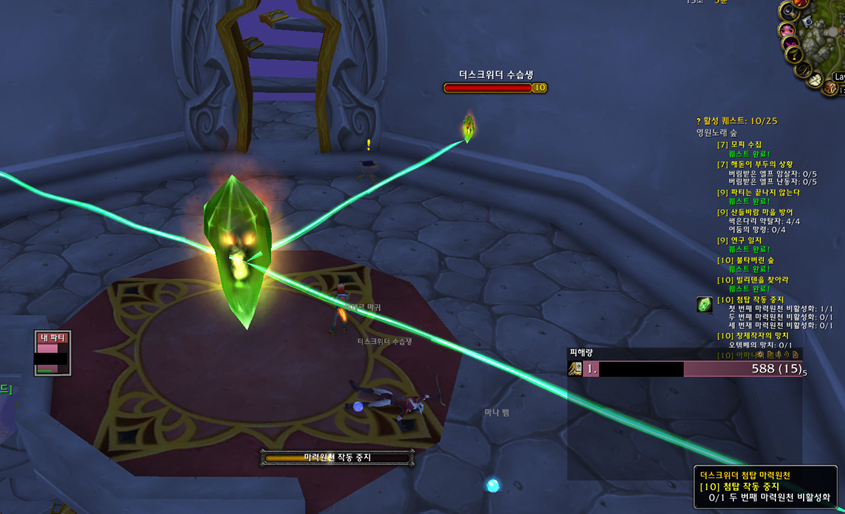
Task: Open the 불타버린 숲 quest entry
Action: click(x=744, y=260)
